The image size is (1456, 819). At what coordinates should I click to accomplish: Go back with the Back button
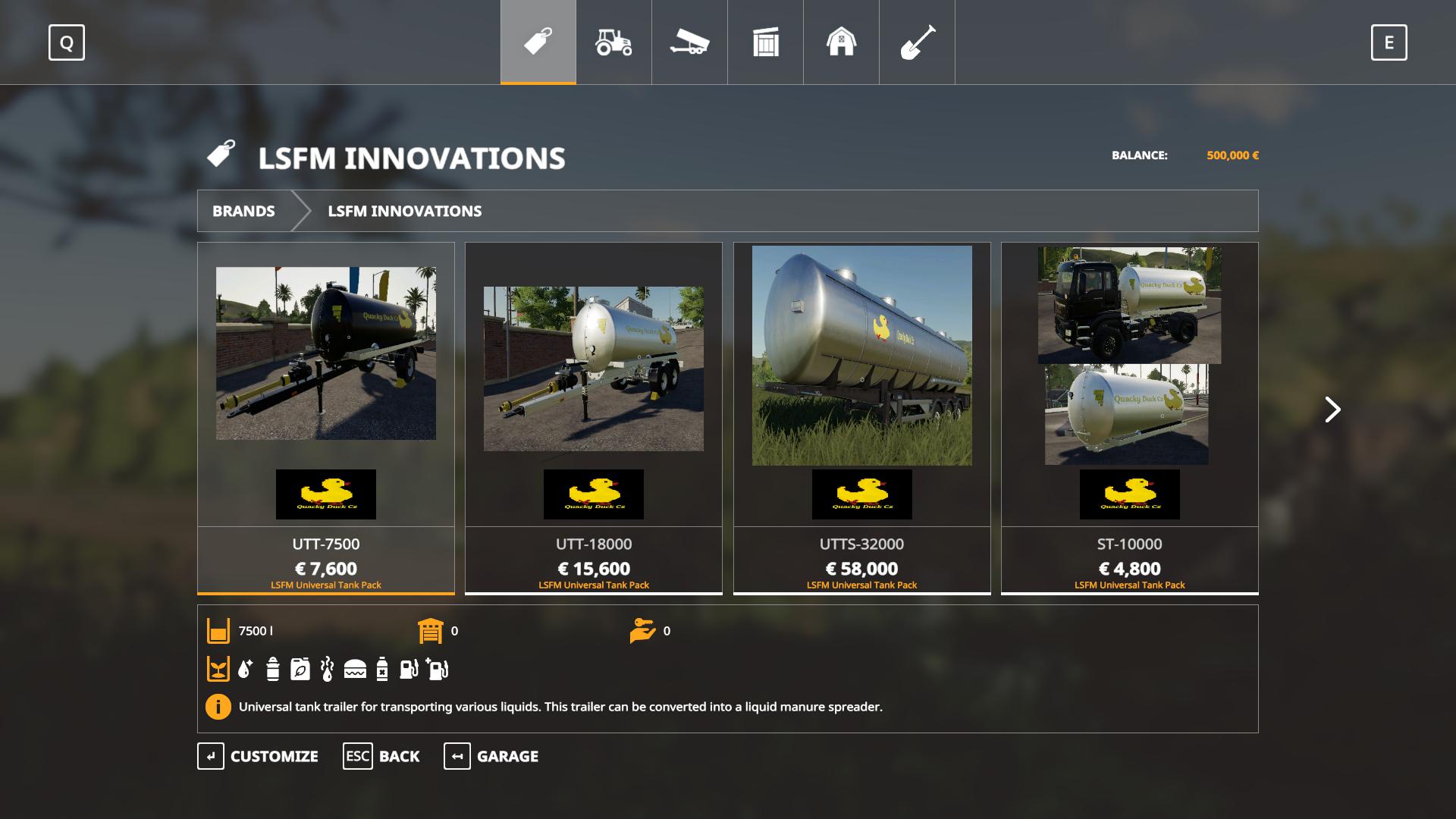[381, 756]
